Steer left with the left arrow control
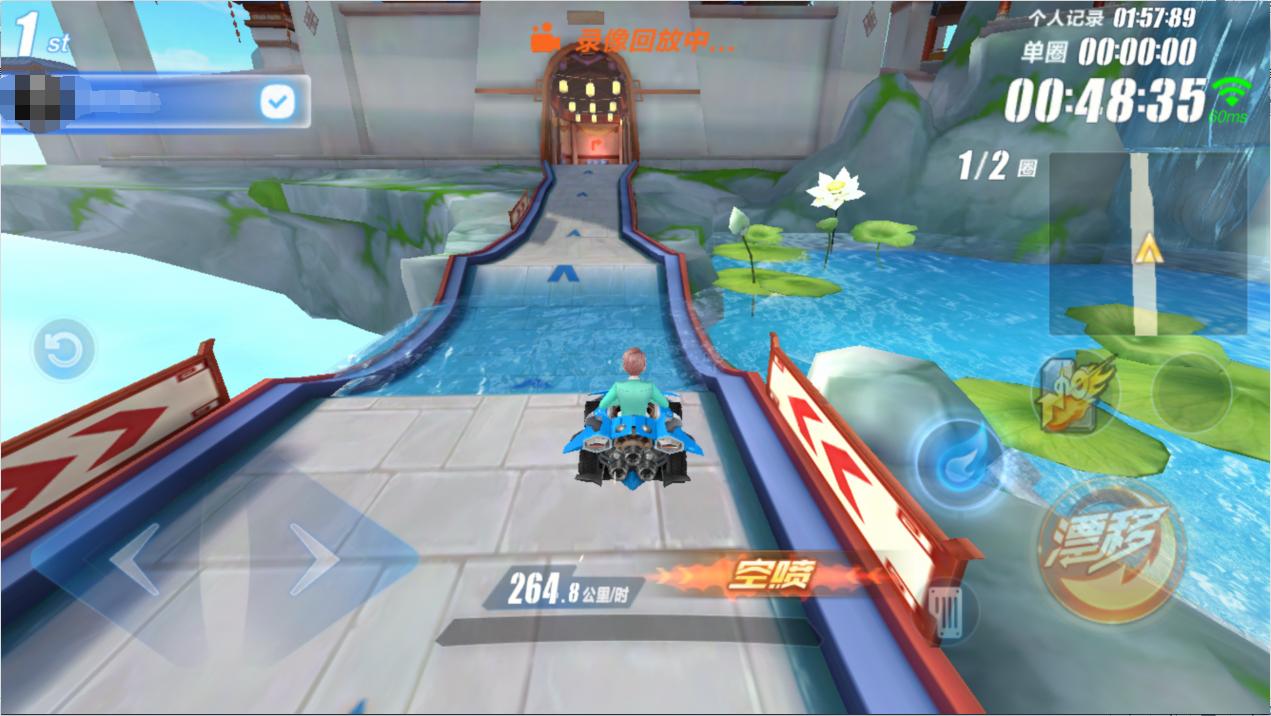Viewport: 1271px width, 716px height. pyautogui.click(x=134, y=559)
